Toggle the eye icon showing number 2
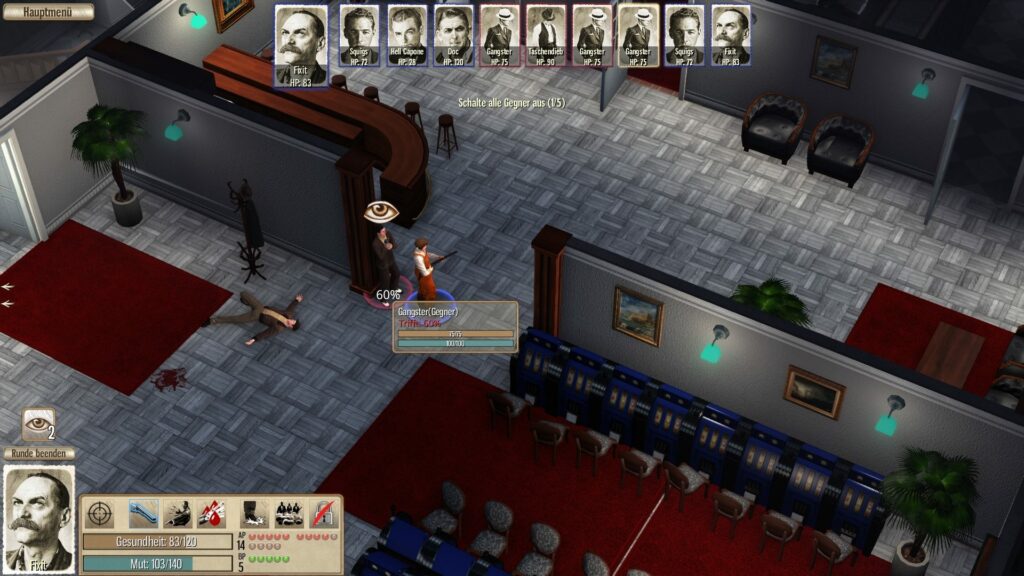This screenshot has width=1024, height=576. 39,423
